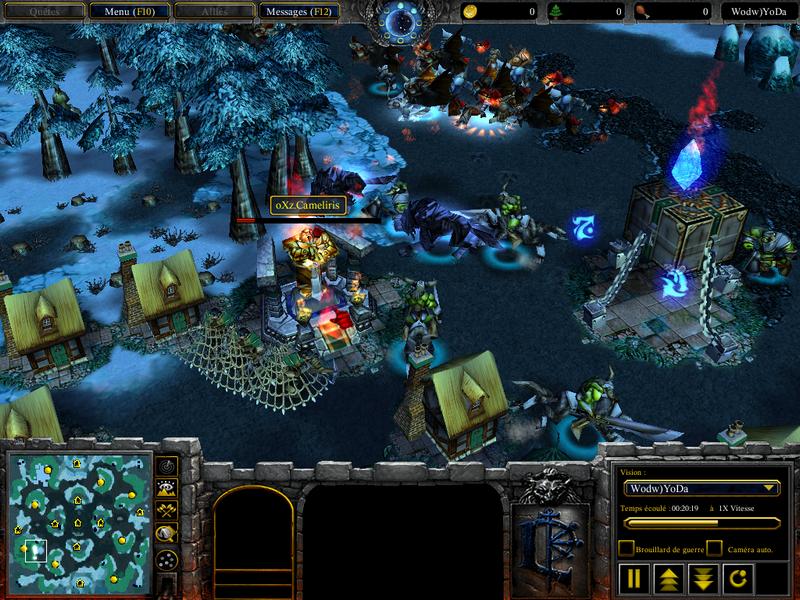This screenshot has width=800, height=600.
Task: Click the replay progress bar
Action: (x=700, y=522)
